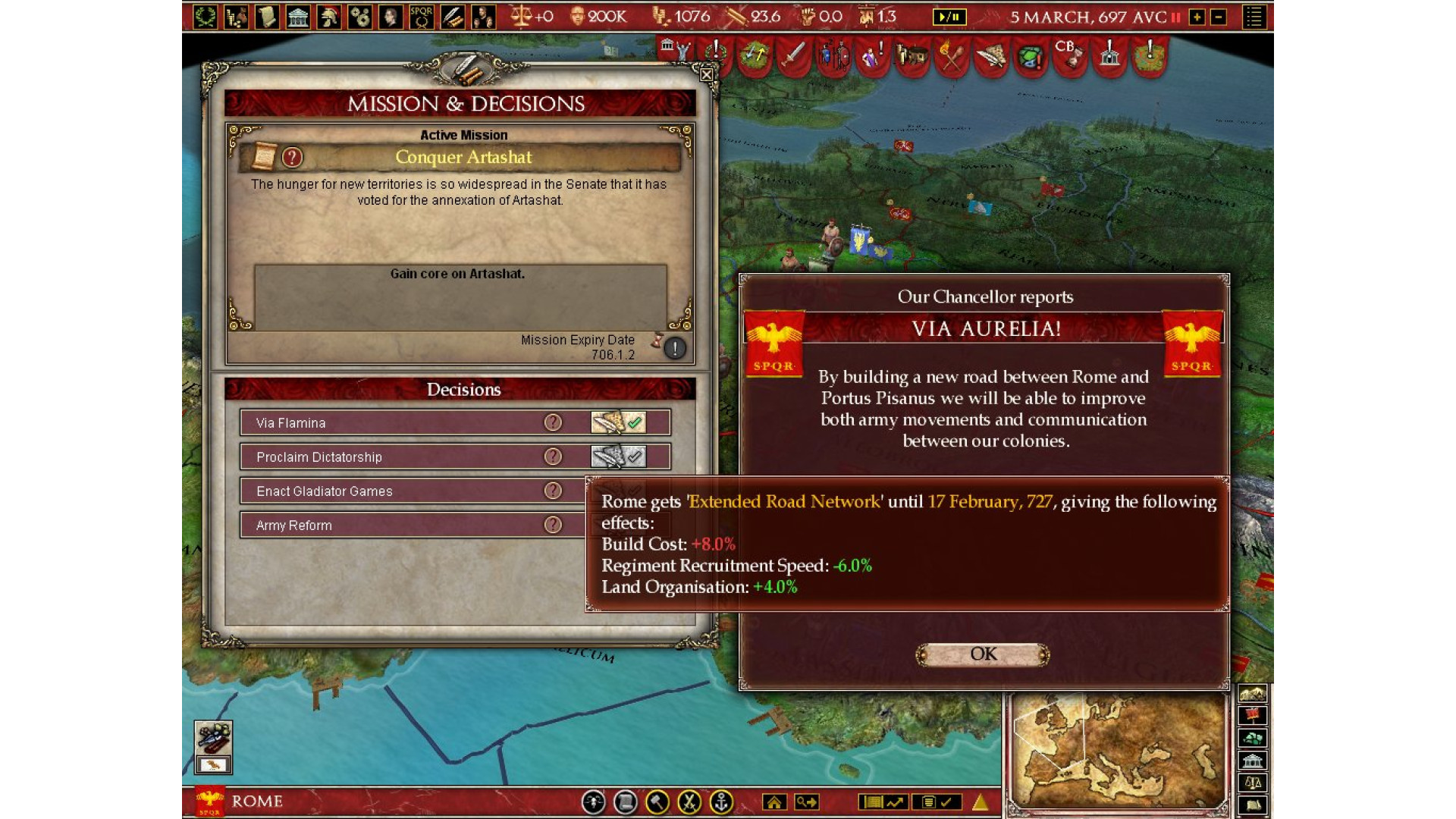Open the Roman helmet military screen
The width and height of the screenshot is (1456, 819).
(x=328, y=17)
